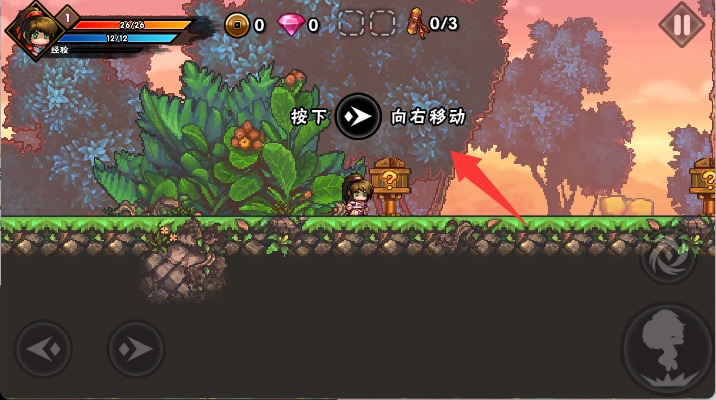Pause the game with the diamond button
This screenshot has width=716, height=400.
coord(682,24)
